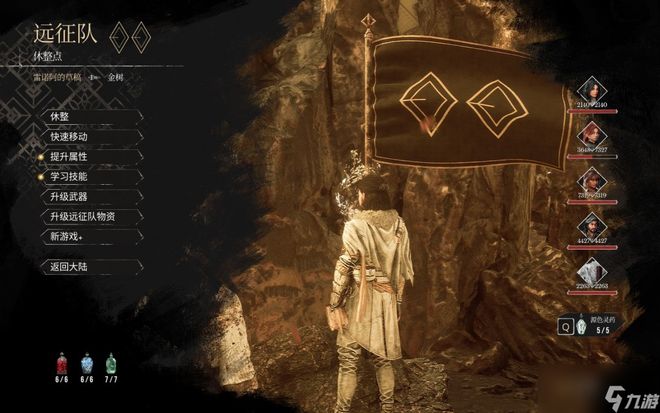Choose 提升属性 to raise attributes
660x413 pixels.
(68, 157)
